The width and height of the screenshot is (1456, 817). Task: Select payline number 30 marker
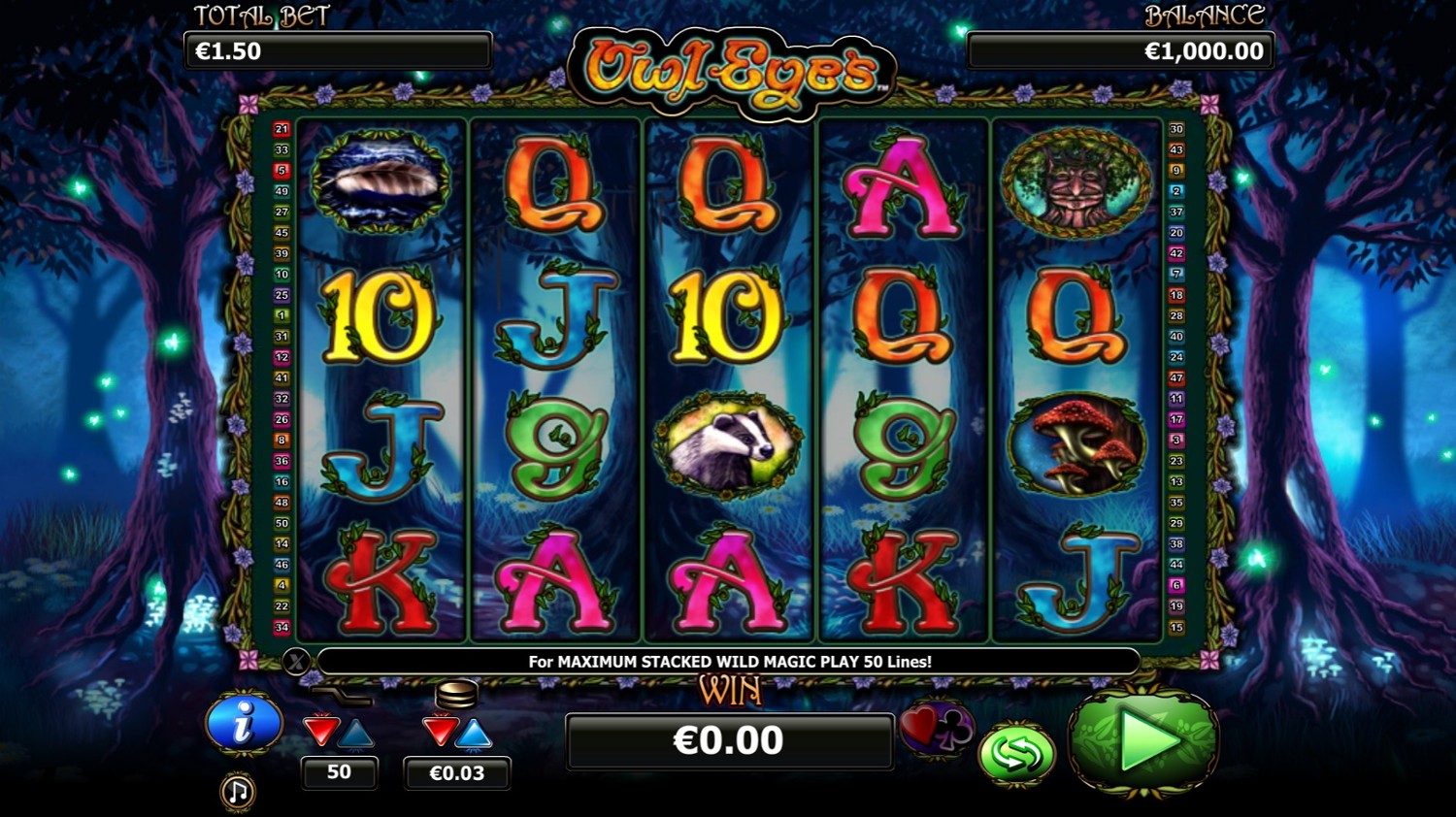coord(1176,129)
